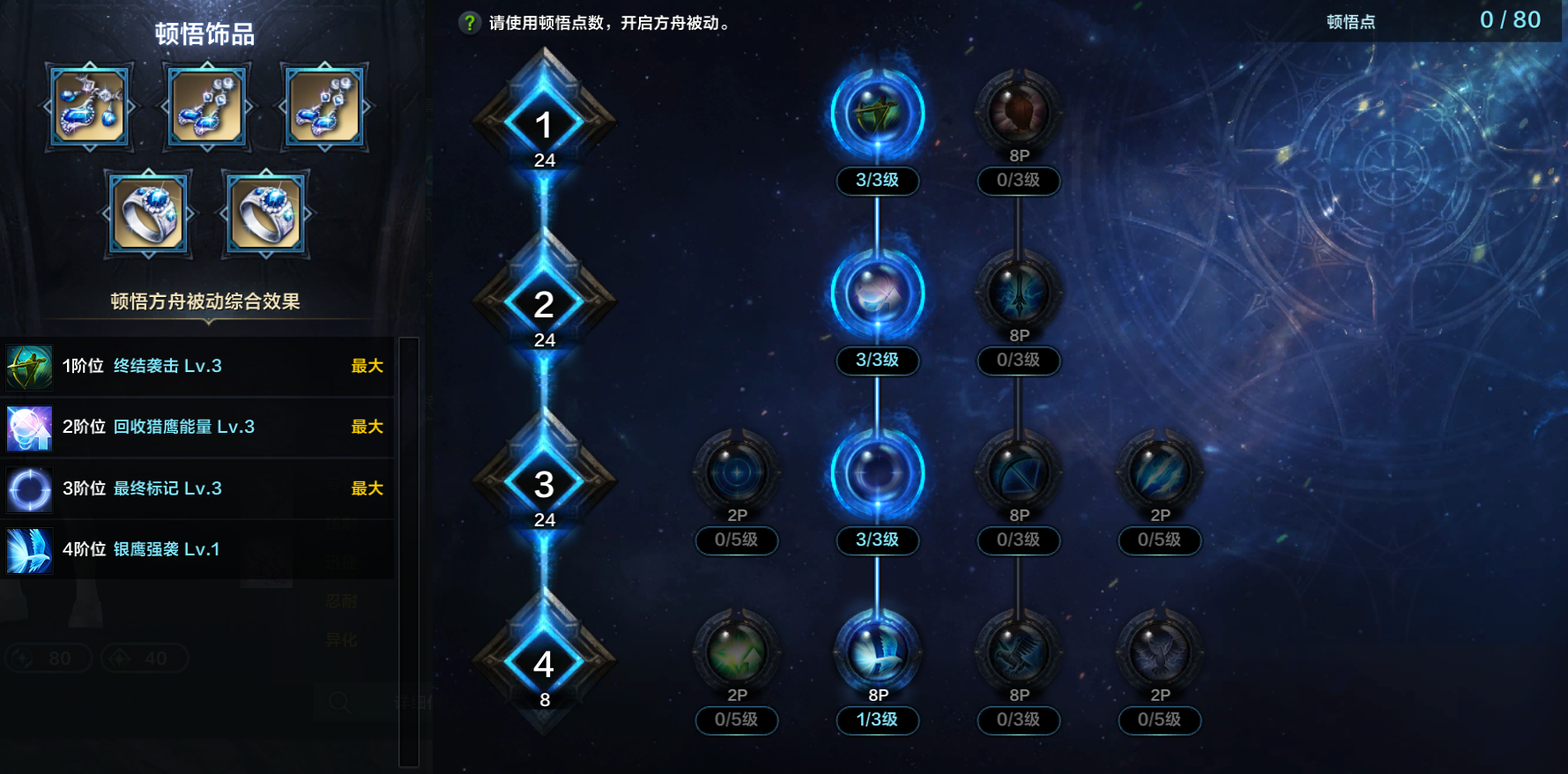1568x774 pixels.
Task: Toggle the unlit 2P node left of 最终标记
Action: [736, 473]
